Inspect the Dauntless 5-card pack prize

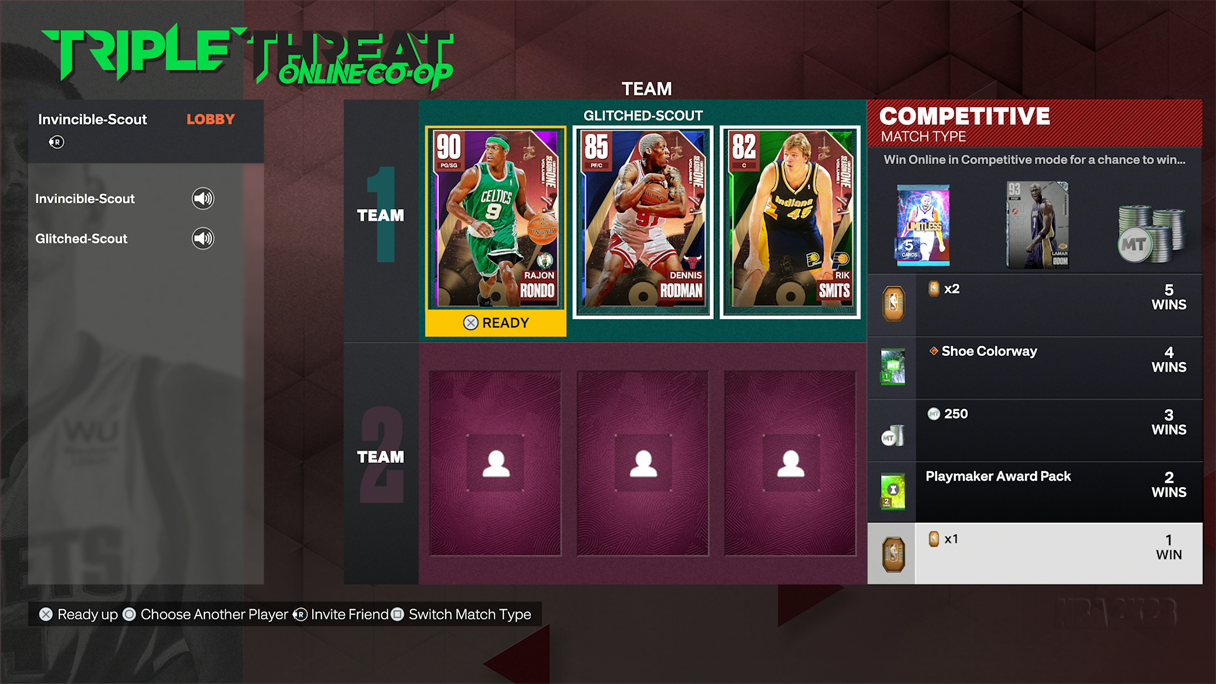pyautogui.click(x=922, y=225)
